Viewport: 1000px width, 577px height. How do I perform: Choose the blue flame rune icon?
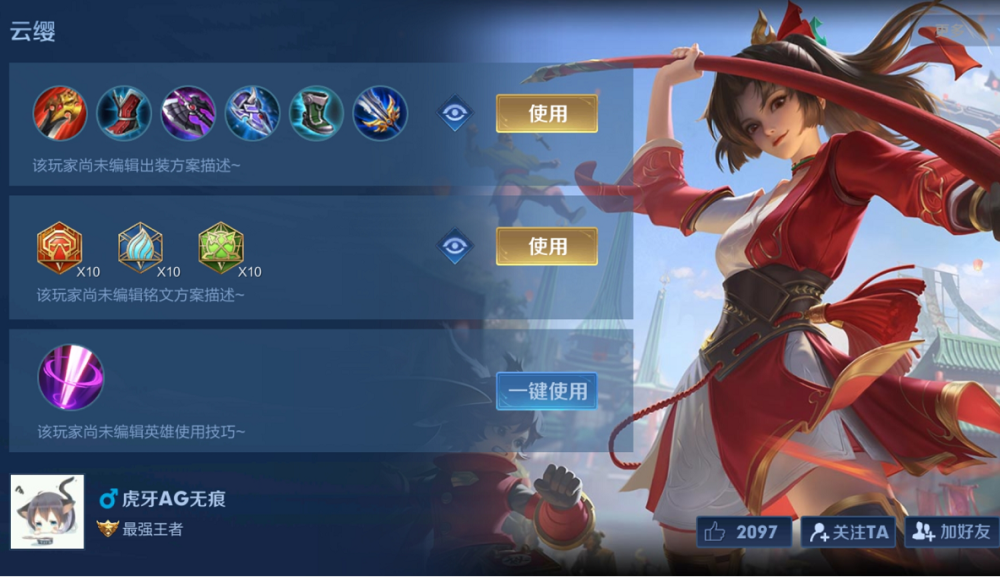(x=140, y=247)
